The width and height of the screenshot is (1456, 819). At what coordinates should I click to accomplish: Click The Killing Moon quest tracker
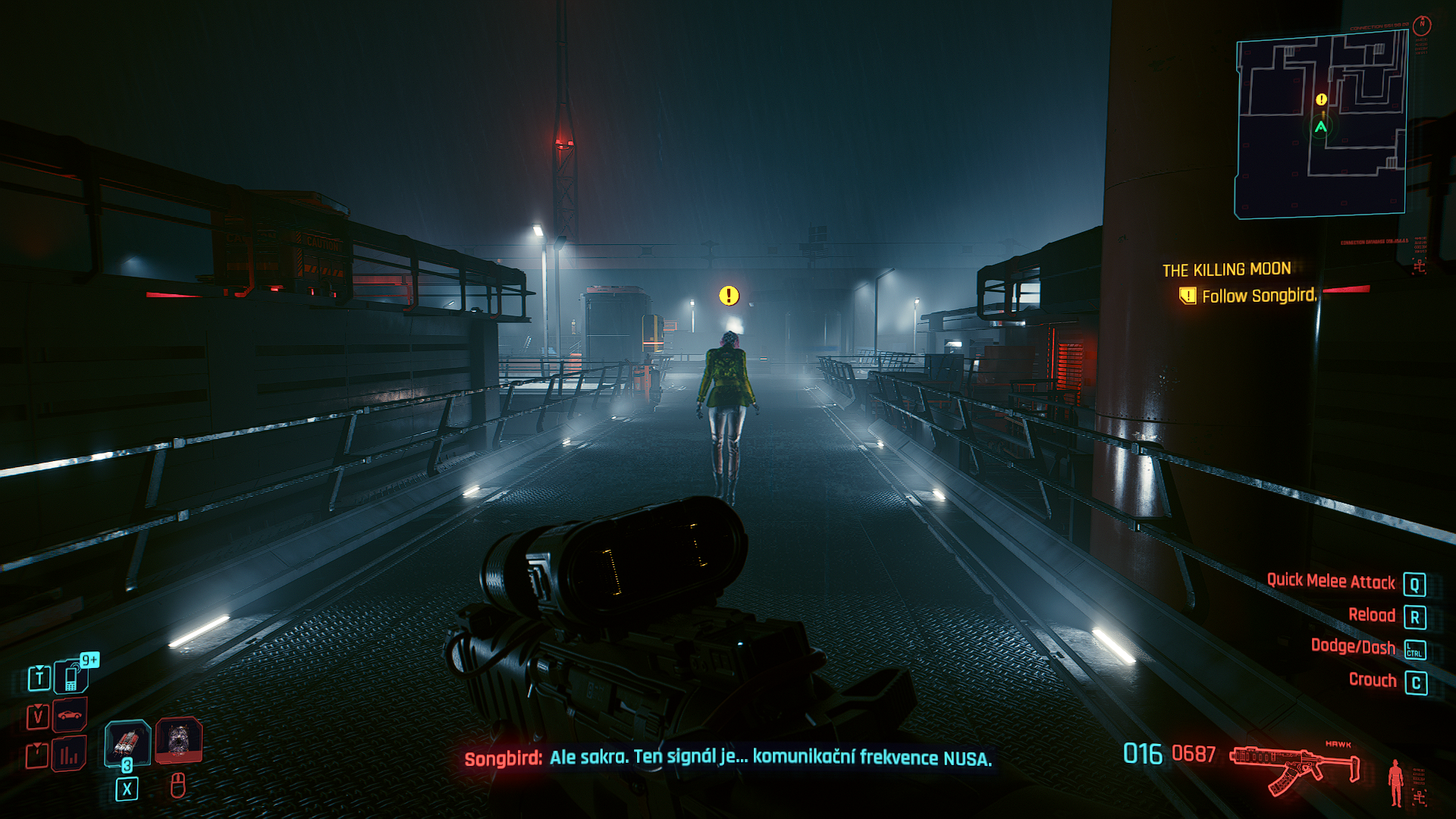click(x=1226, y=270)
